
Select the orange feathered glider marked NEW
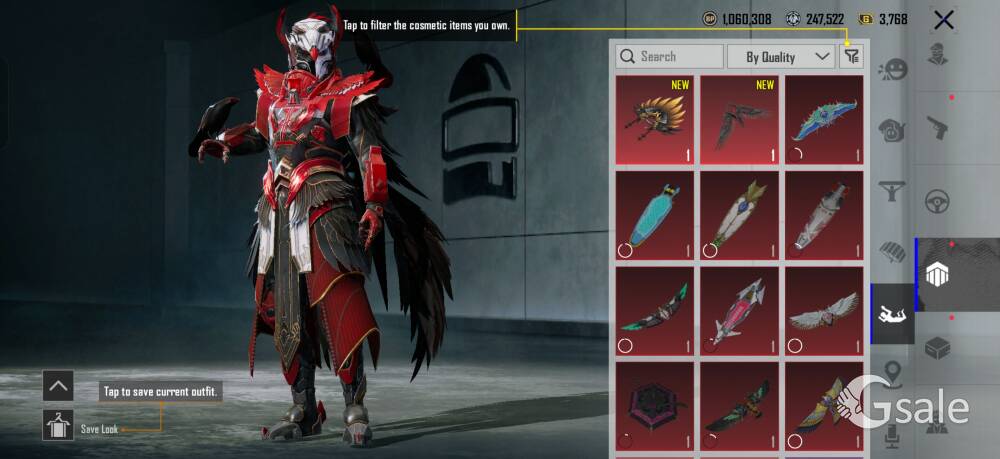coord(655,120)
